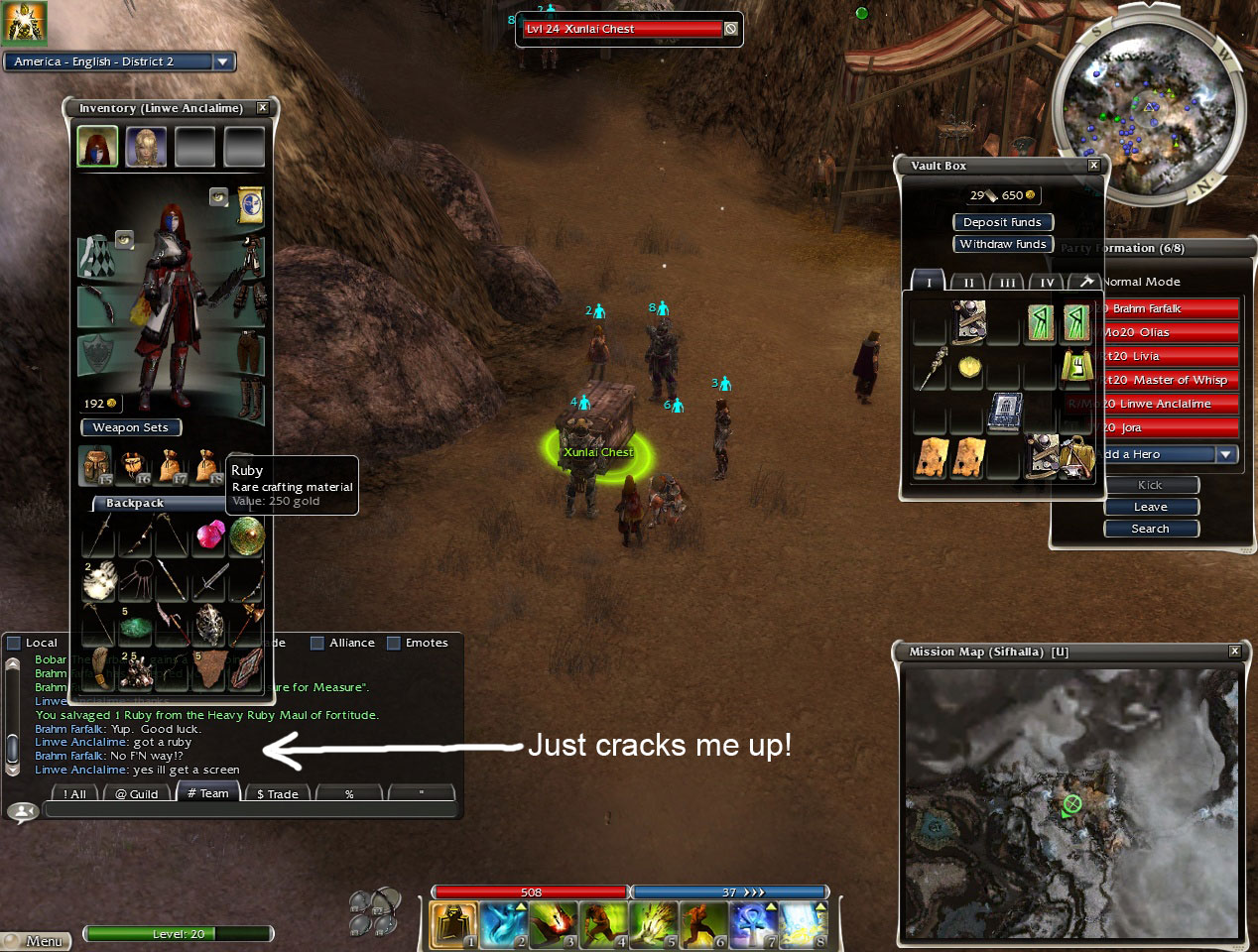Screen dimensions: 1258x952
Task: Close the Inventory window
Action: (262, 107)
